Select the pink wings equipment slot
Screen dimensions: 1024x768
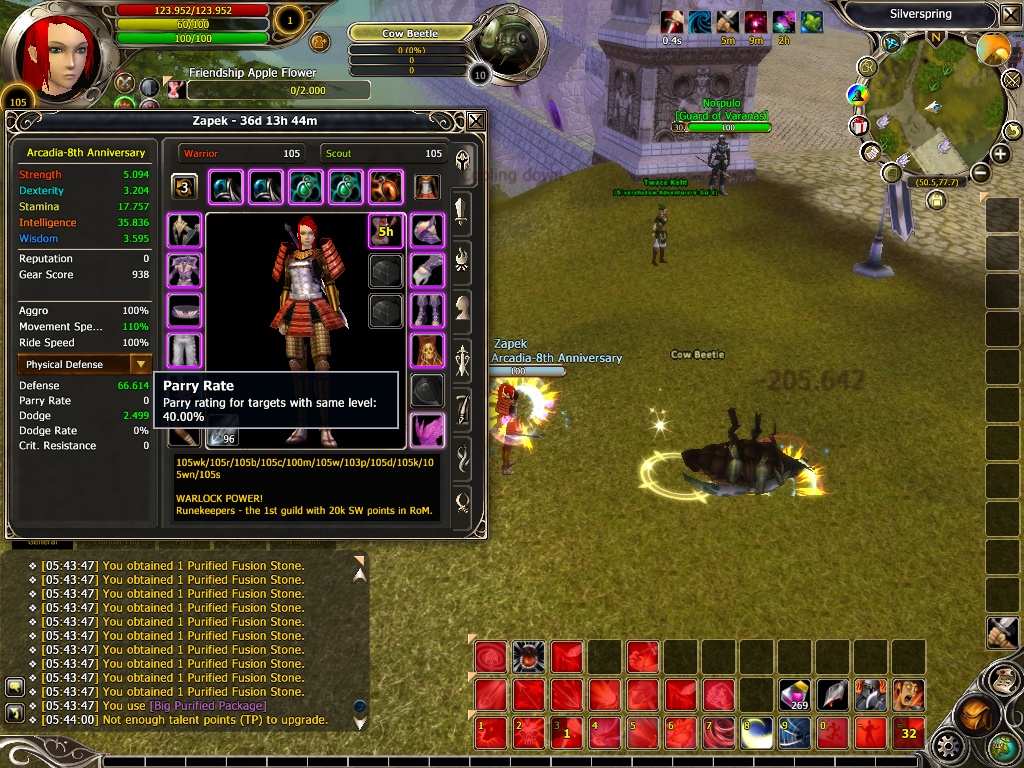point(427,429)
